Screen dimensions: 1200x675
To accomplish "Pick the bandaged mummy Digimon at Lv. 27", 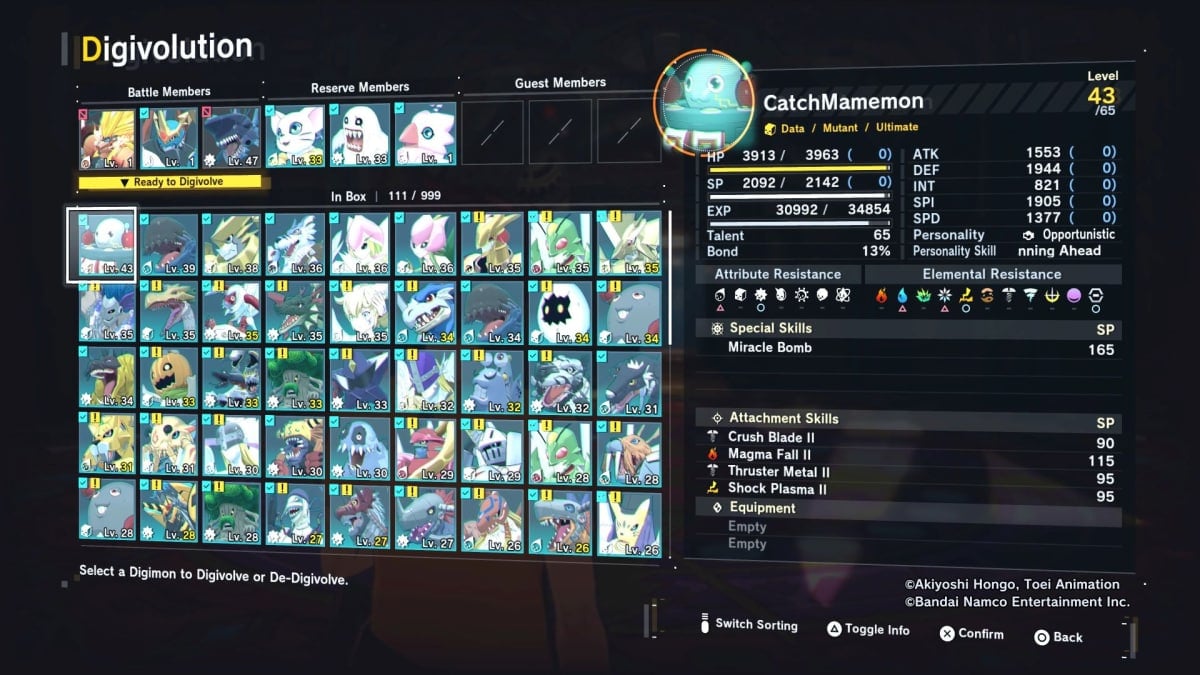I will pos(296,514).
